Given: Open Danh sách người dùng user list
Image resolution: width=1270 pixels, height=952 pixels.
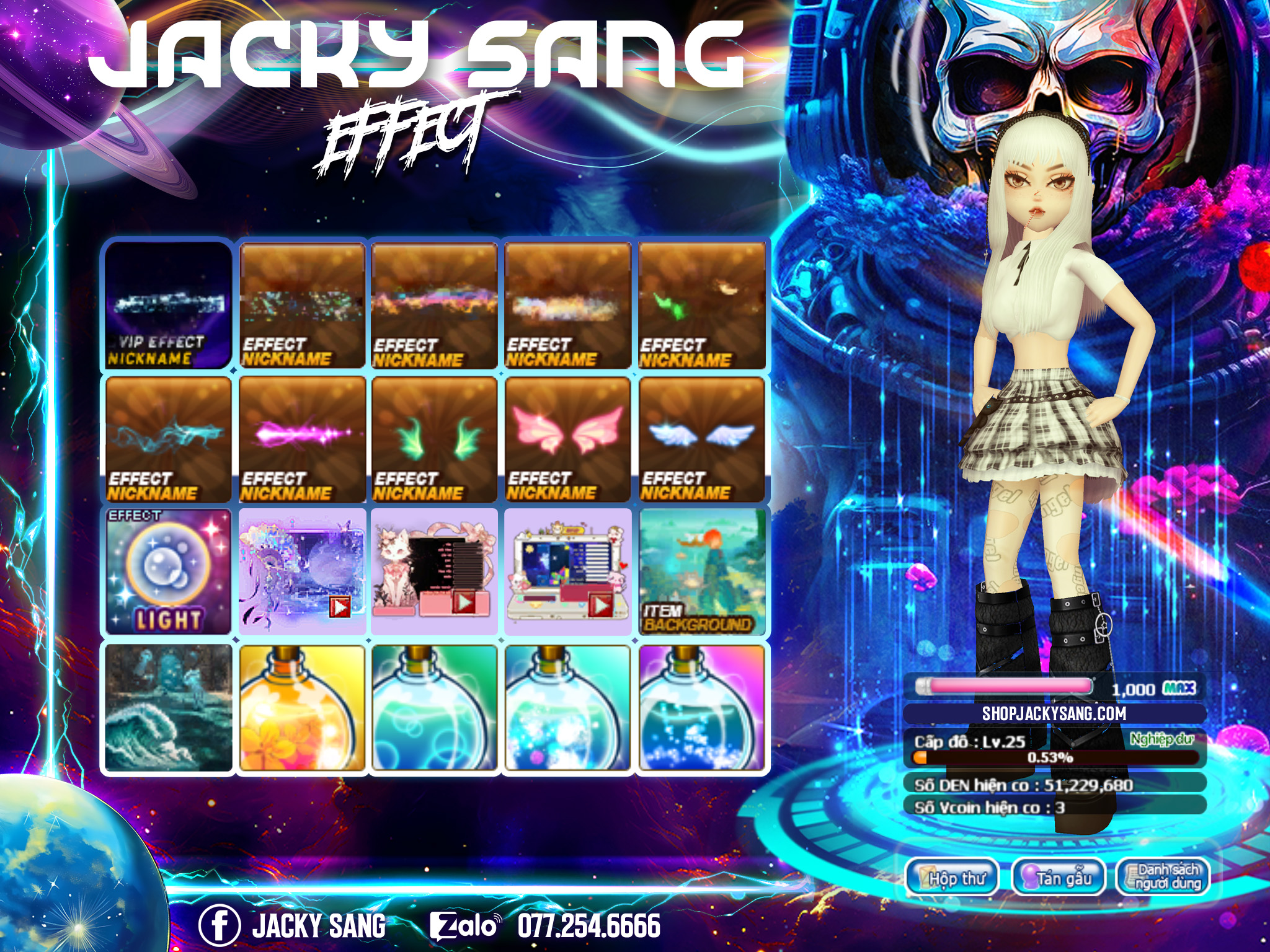Looking at the screenshot, I should pyautogui.click(x=1163, y=877).
